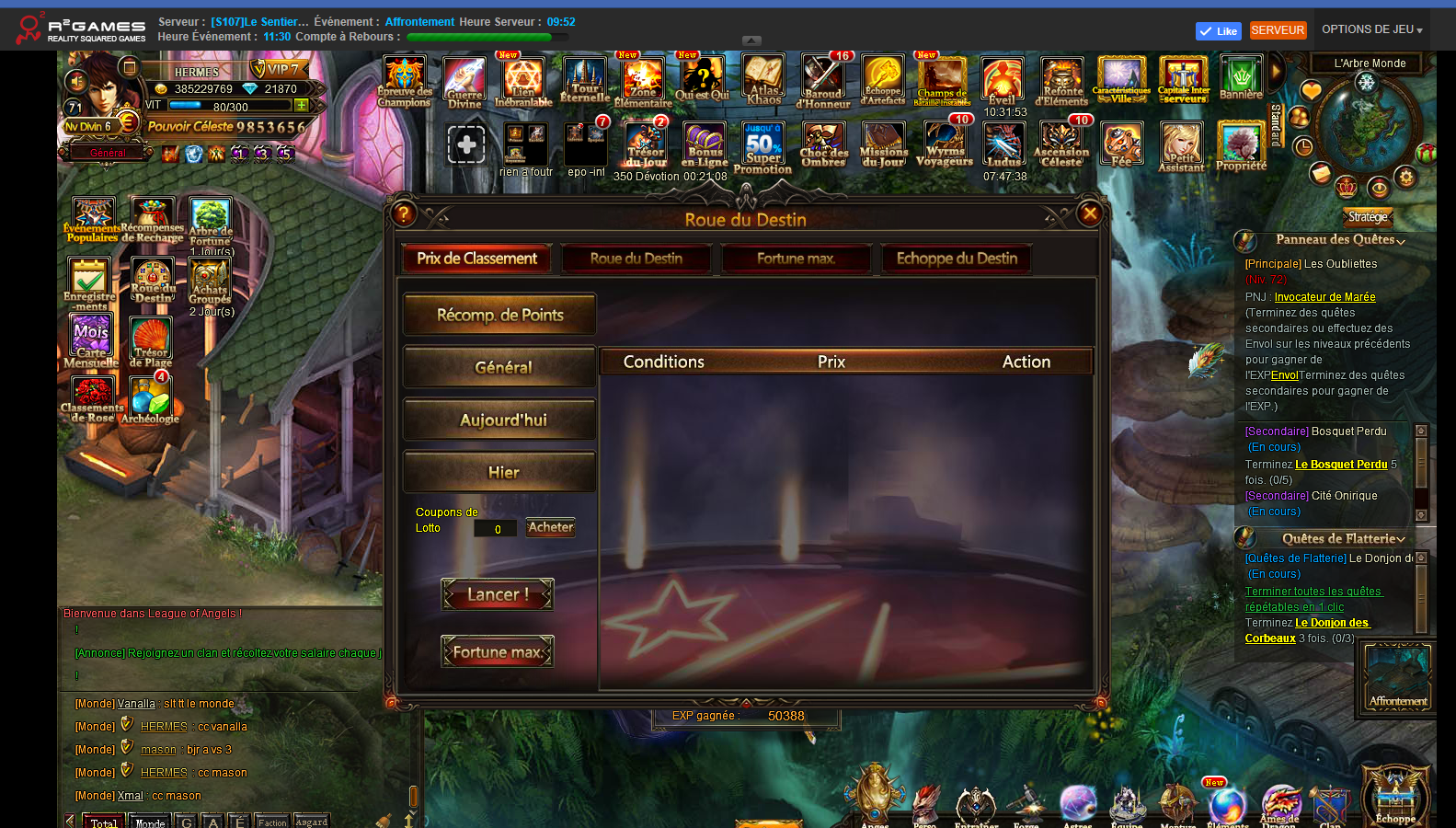Show the Echoppe du Destin tab

tap(957, 259)
